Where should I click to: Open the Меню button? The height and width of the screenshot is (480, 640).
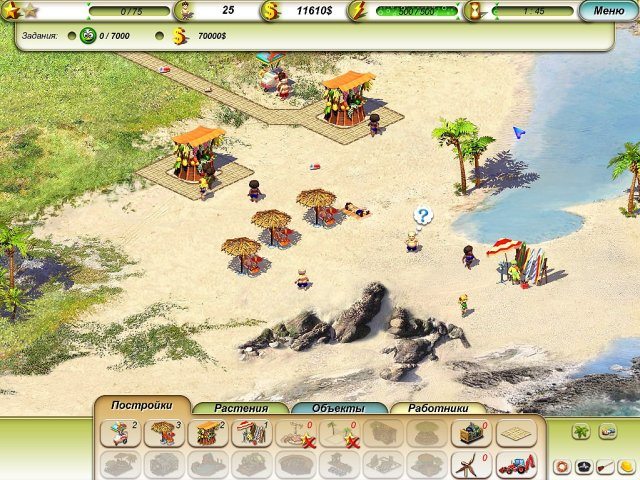coord(608,11)
